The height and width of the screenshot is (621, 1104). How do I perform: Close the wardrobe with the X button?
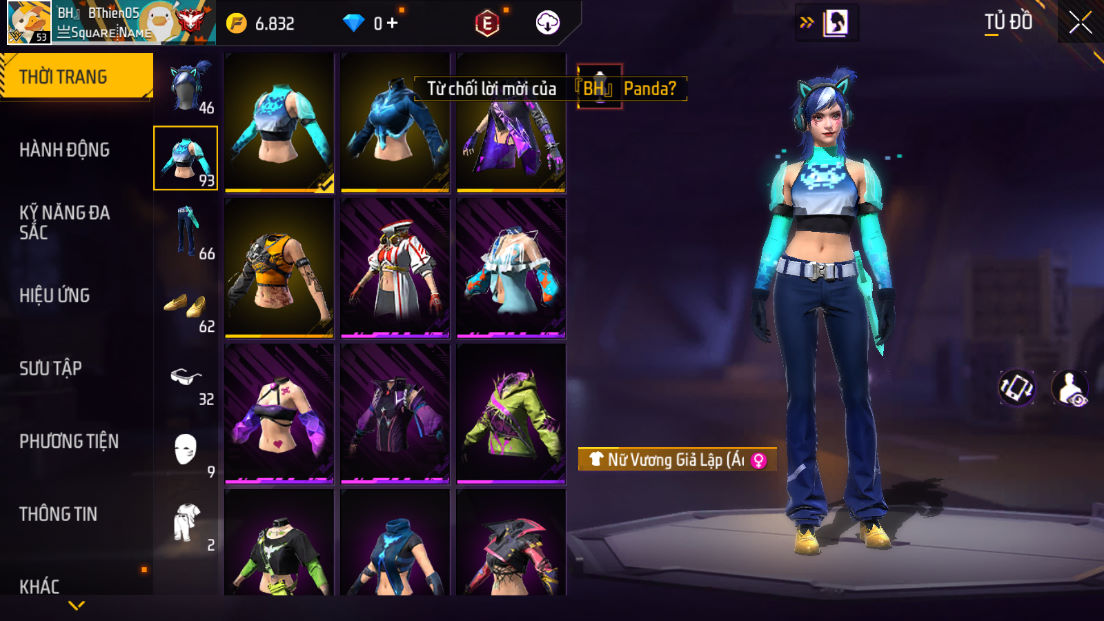[1080, 22]
